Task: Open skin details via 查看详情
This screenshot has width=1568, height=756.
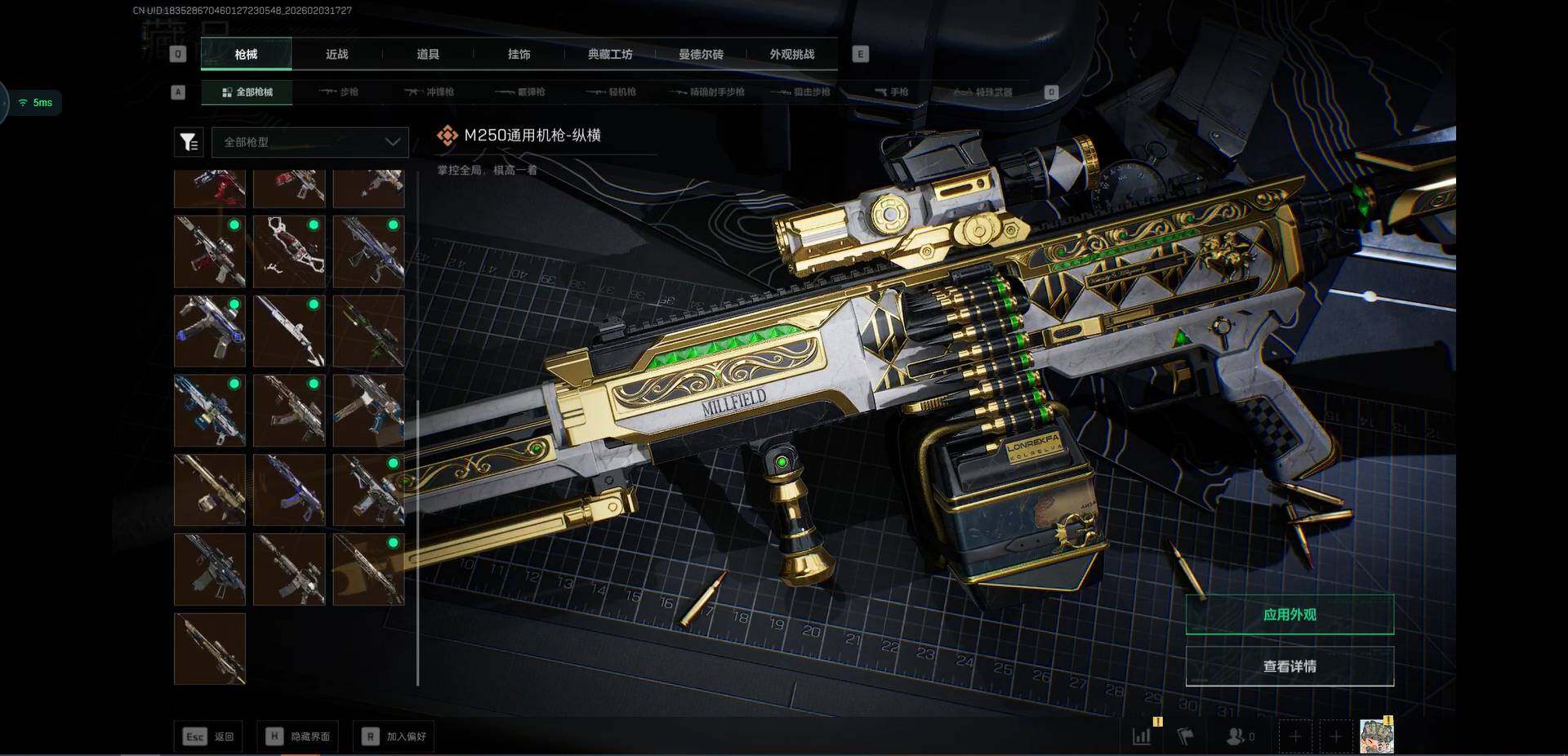Action: (1289, 666)
